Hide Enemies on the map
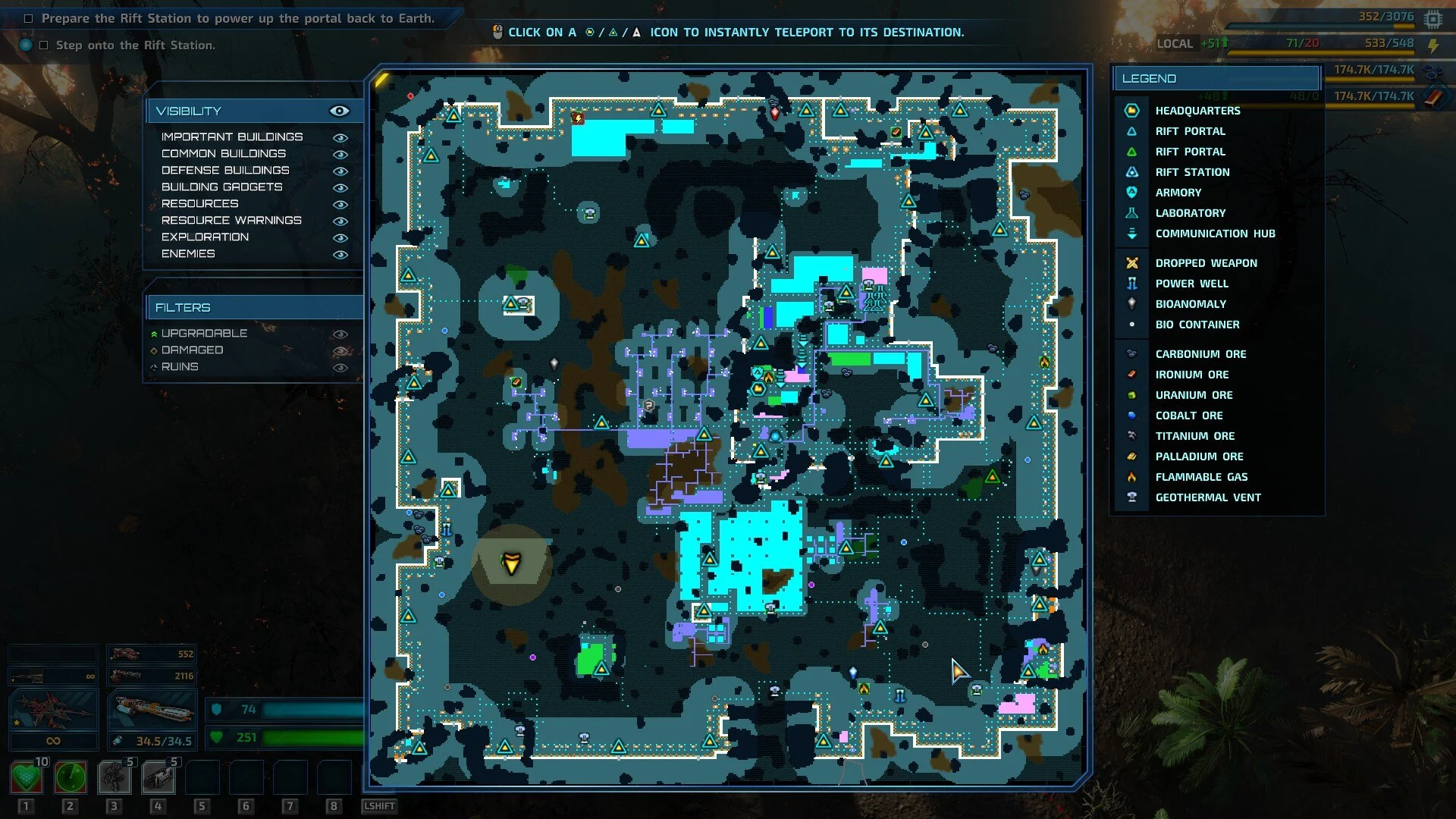 click(x=340, y=254)
